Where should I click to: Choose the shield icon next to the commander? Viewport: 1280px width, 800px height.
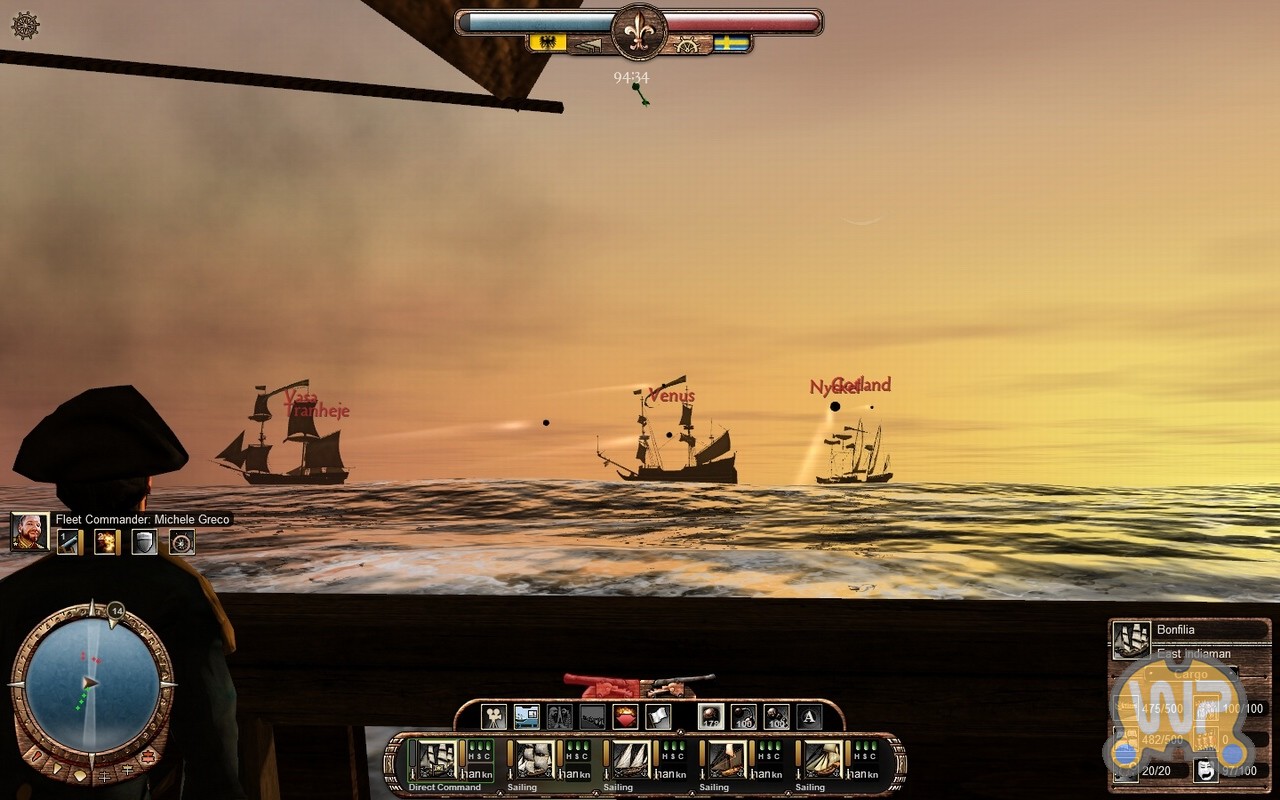coord(144,542)
